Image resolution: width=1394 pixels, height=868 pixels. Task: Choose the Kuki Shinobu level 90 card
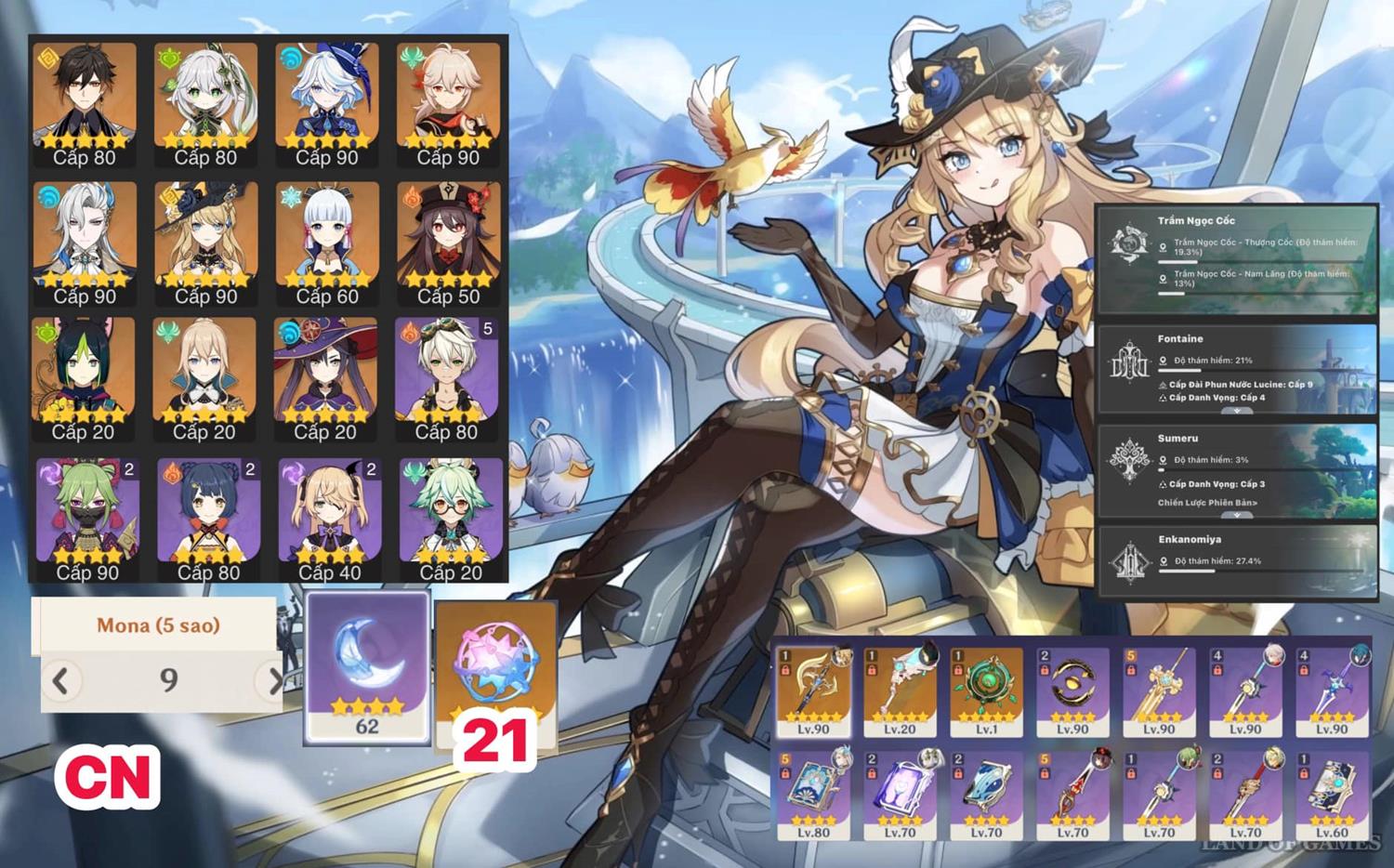[x=87, y=517]
